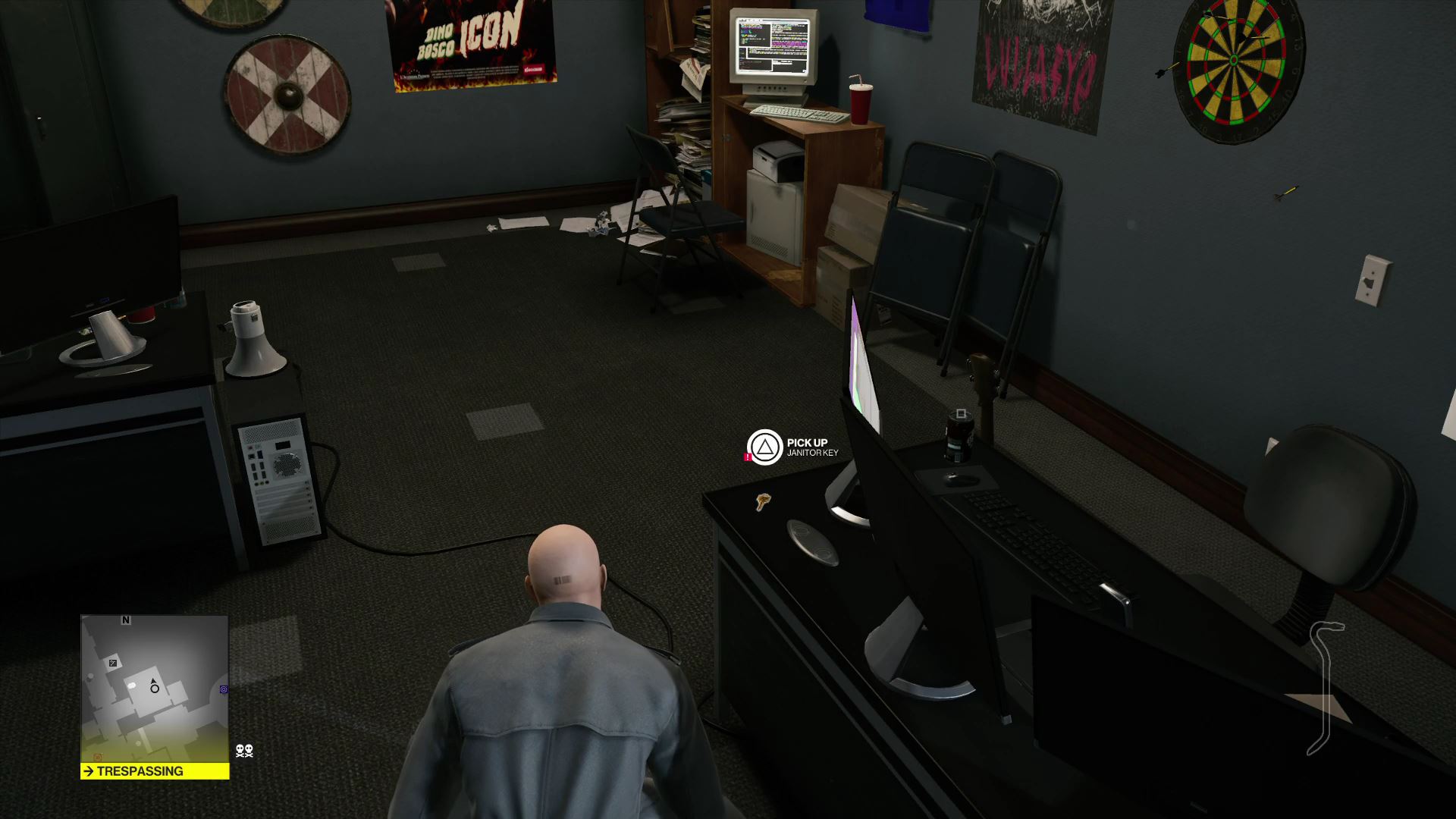This screenshot has width=1456, height=819.
Task: Click the red illegal action indicator
Action: click(749, 457)
